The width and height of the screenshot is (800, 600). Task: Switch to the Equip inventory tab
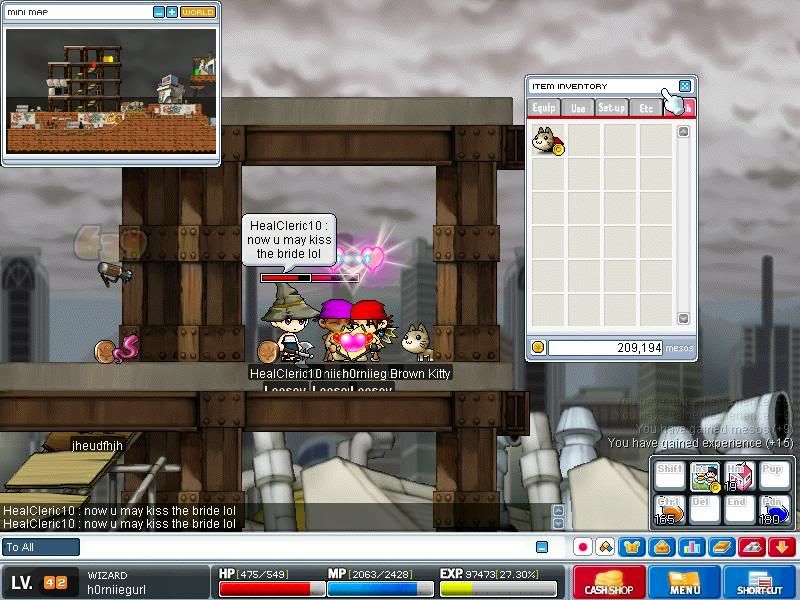click(544, 108)
